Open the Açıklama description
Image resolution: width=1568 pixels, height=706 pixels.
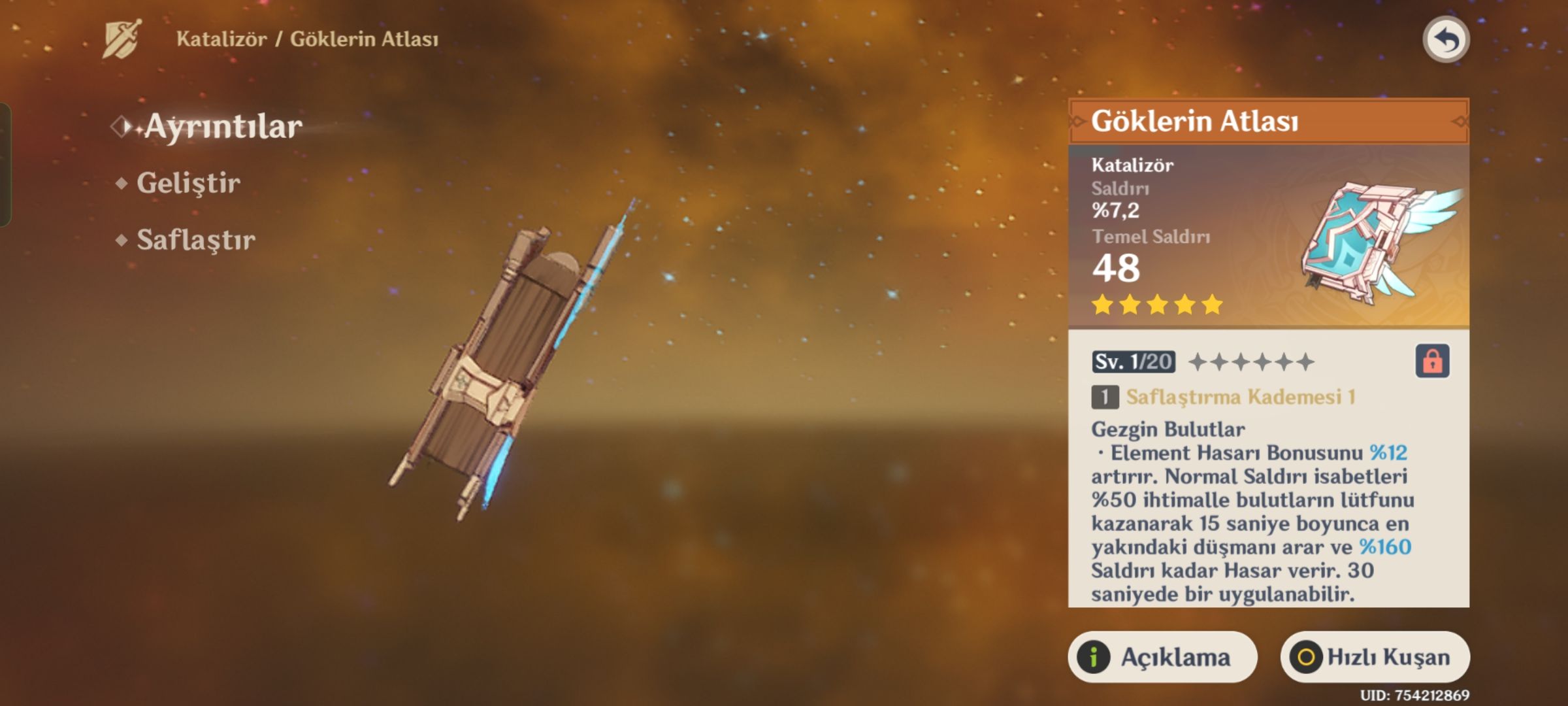(1162, 657)
